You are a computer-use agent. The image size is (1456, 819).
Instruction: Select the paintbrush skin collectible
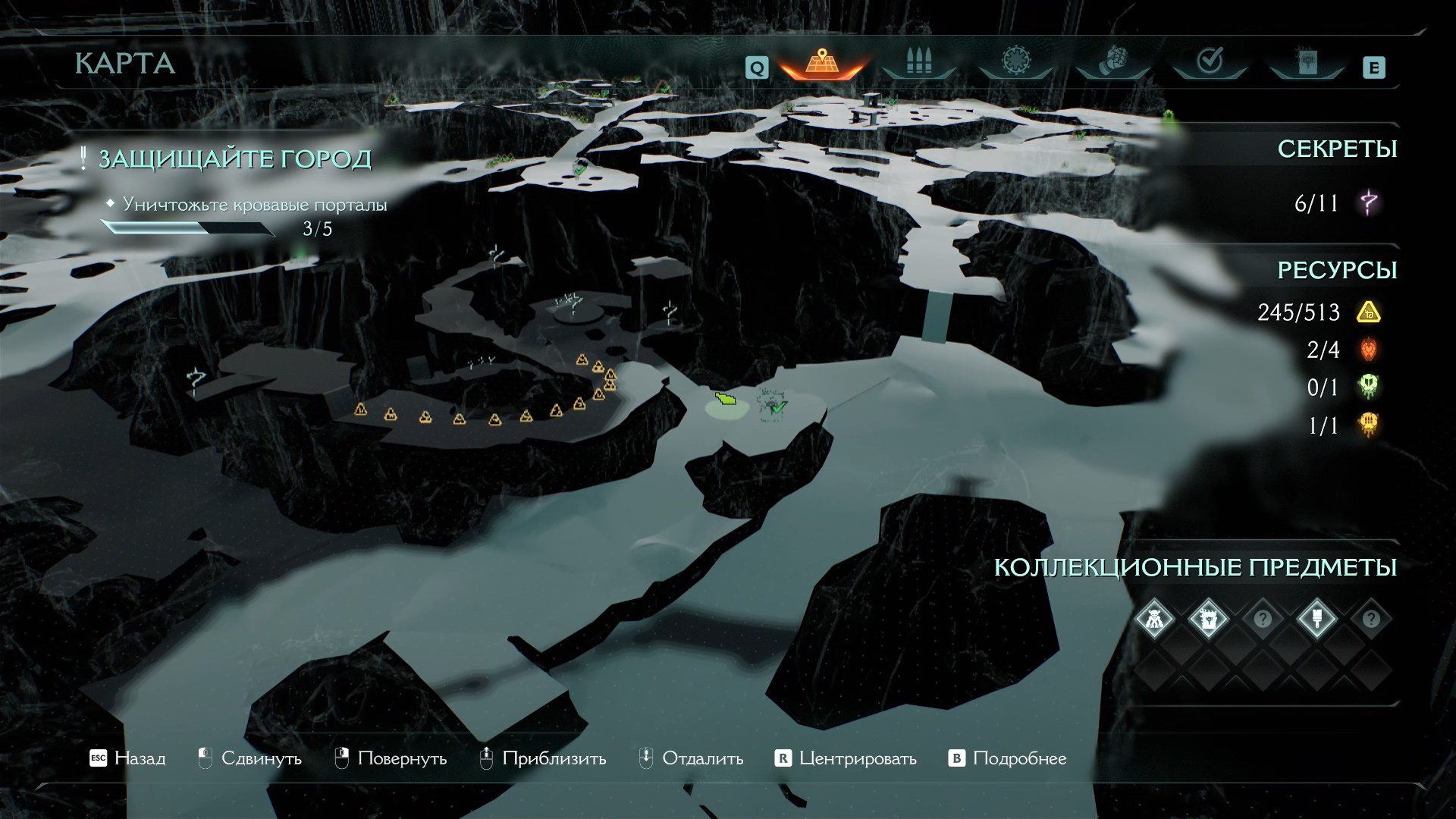pos(1316,620)
